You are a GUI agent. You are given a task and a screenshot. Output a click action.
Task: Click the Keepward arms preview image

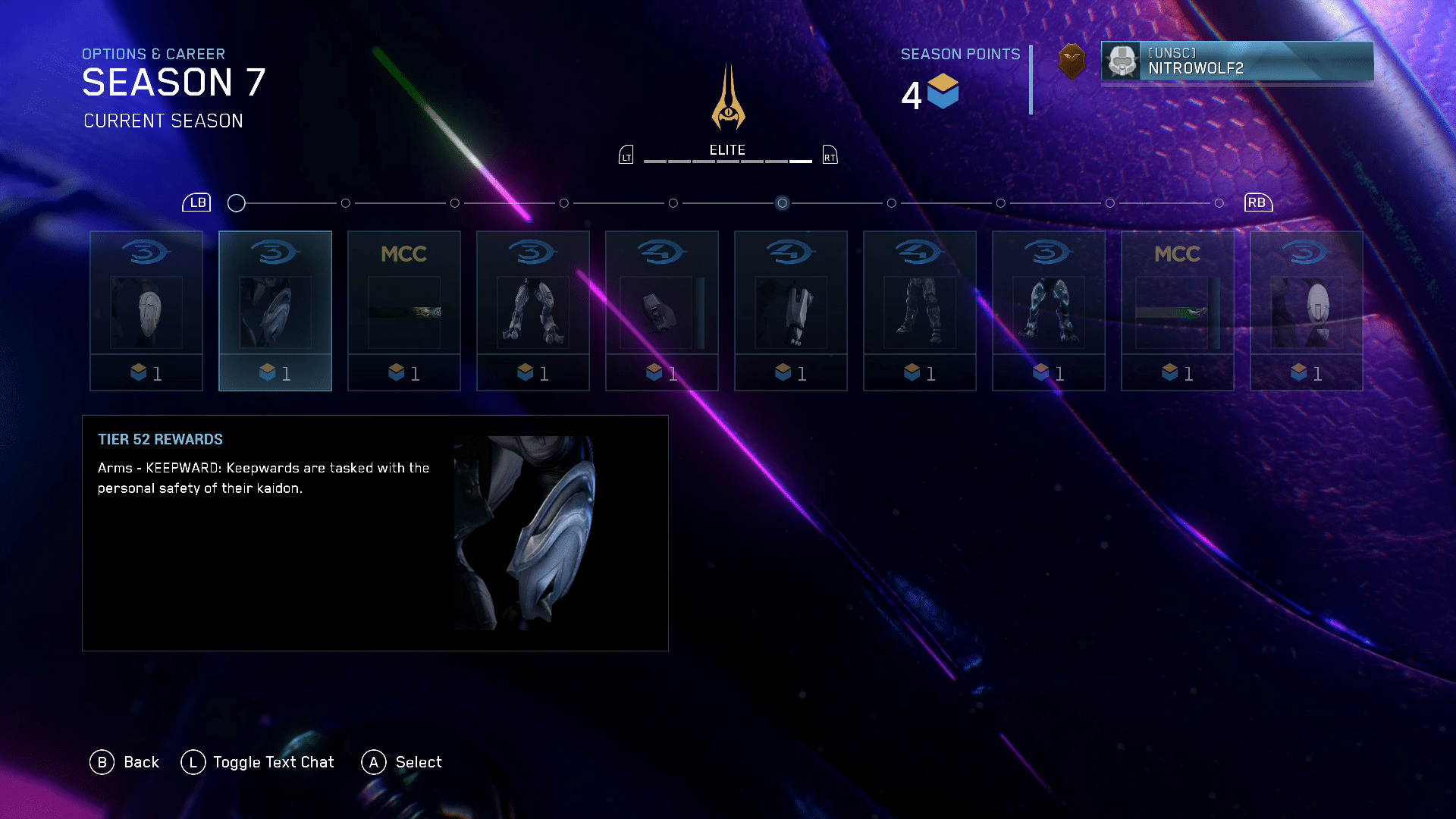coord(525,532)
